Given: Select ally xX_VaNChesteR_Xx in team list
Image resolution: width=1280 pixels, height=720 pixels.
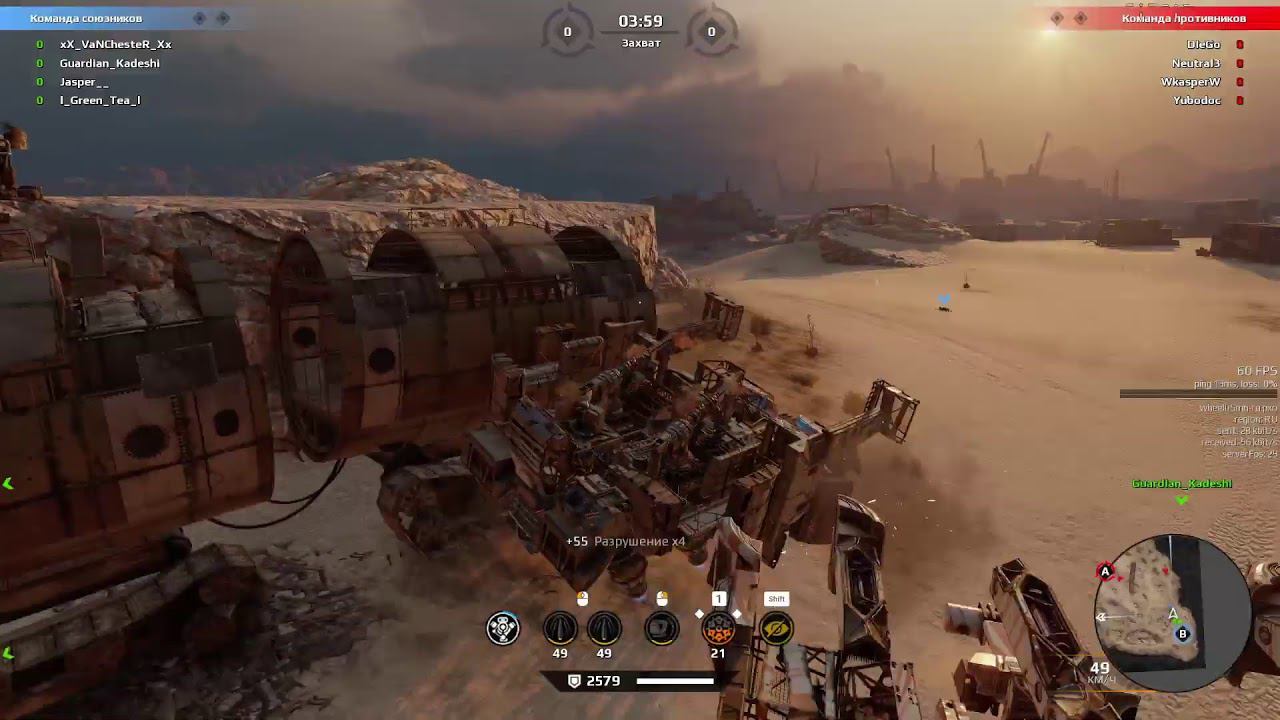Looking at the screenshot, I should tap(115, 44).
